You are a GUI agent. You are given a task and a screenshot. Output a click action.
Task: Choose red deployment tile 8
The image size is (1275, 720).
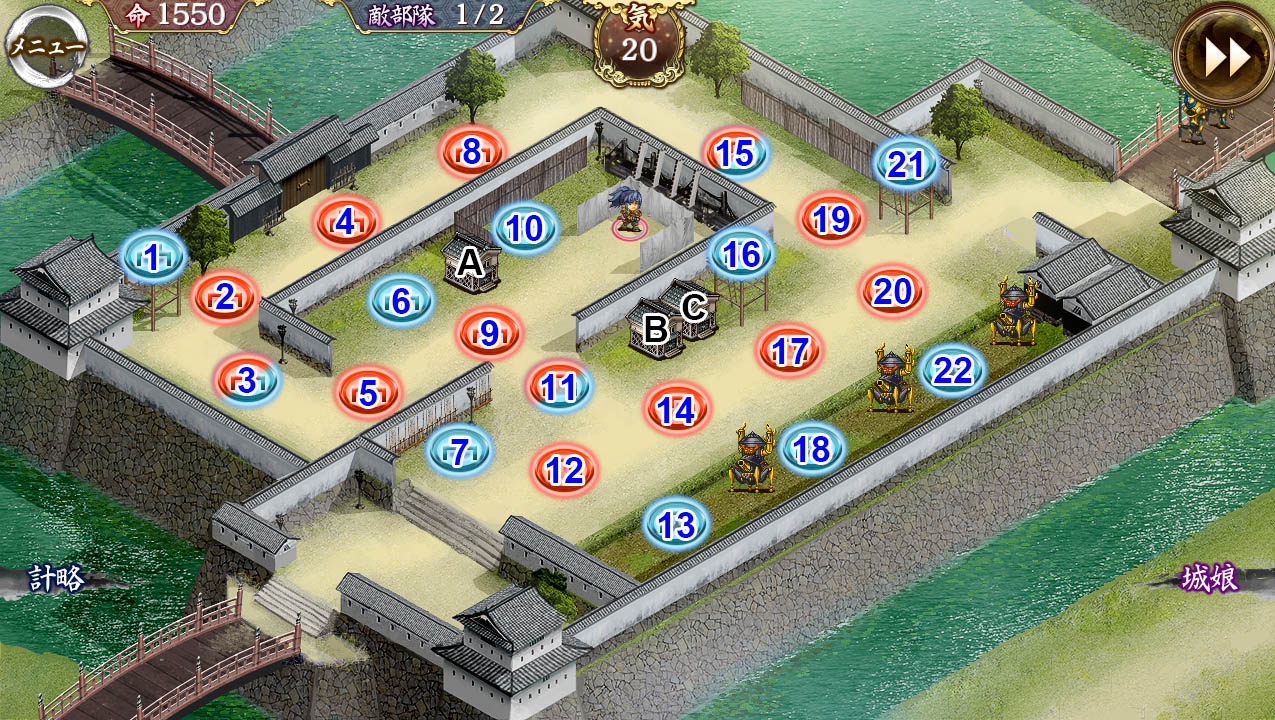click(472, 152)
